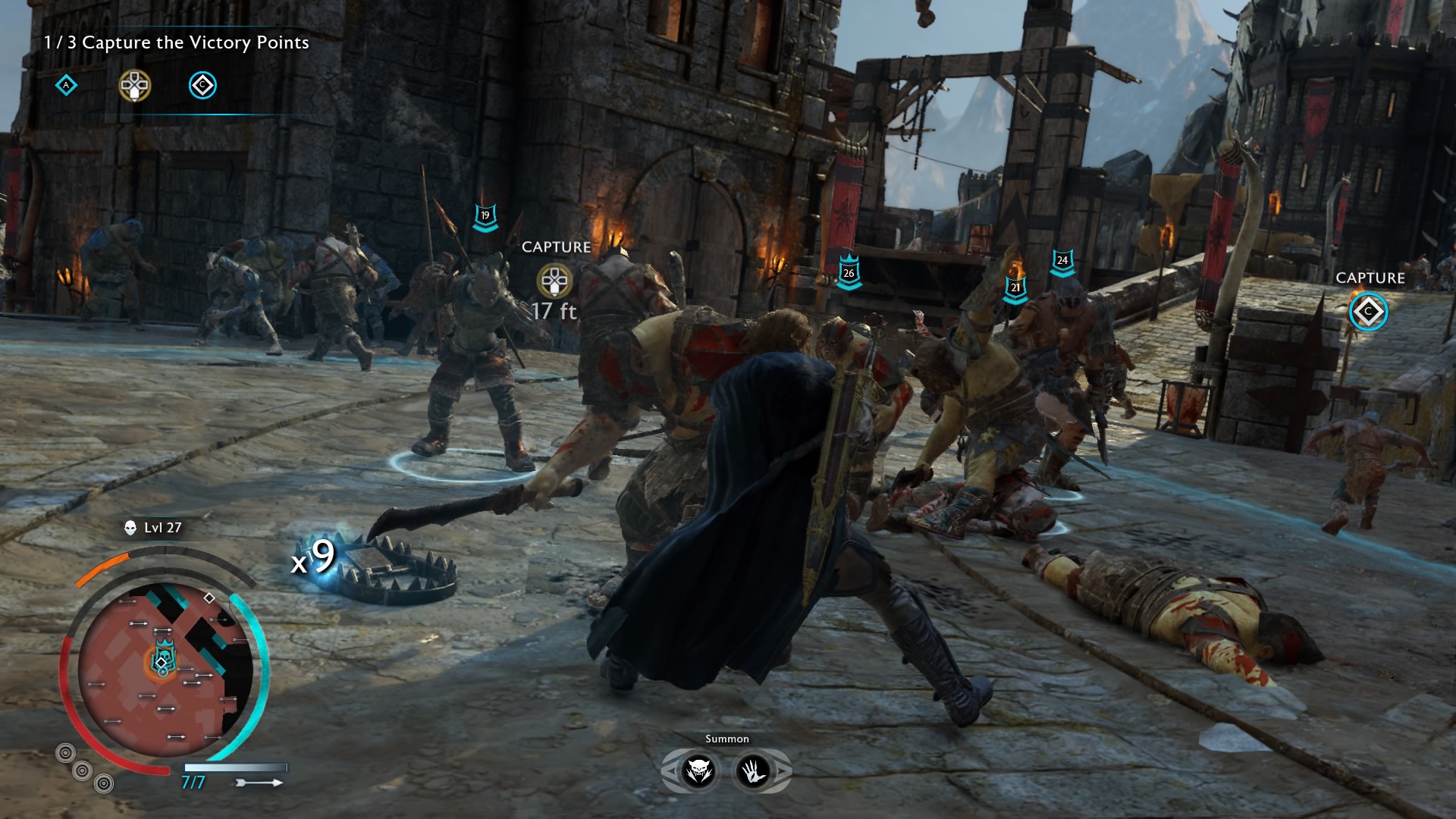Select victory point A in the objective tracker
1456x819 pixels.
click(x=67, y=86)
